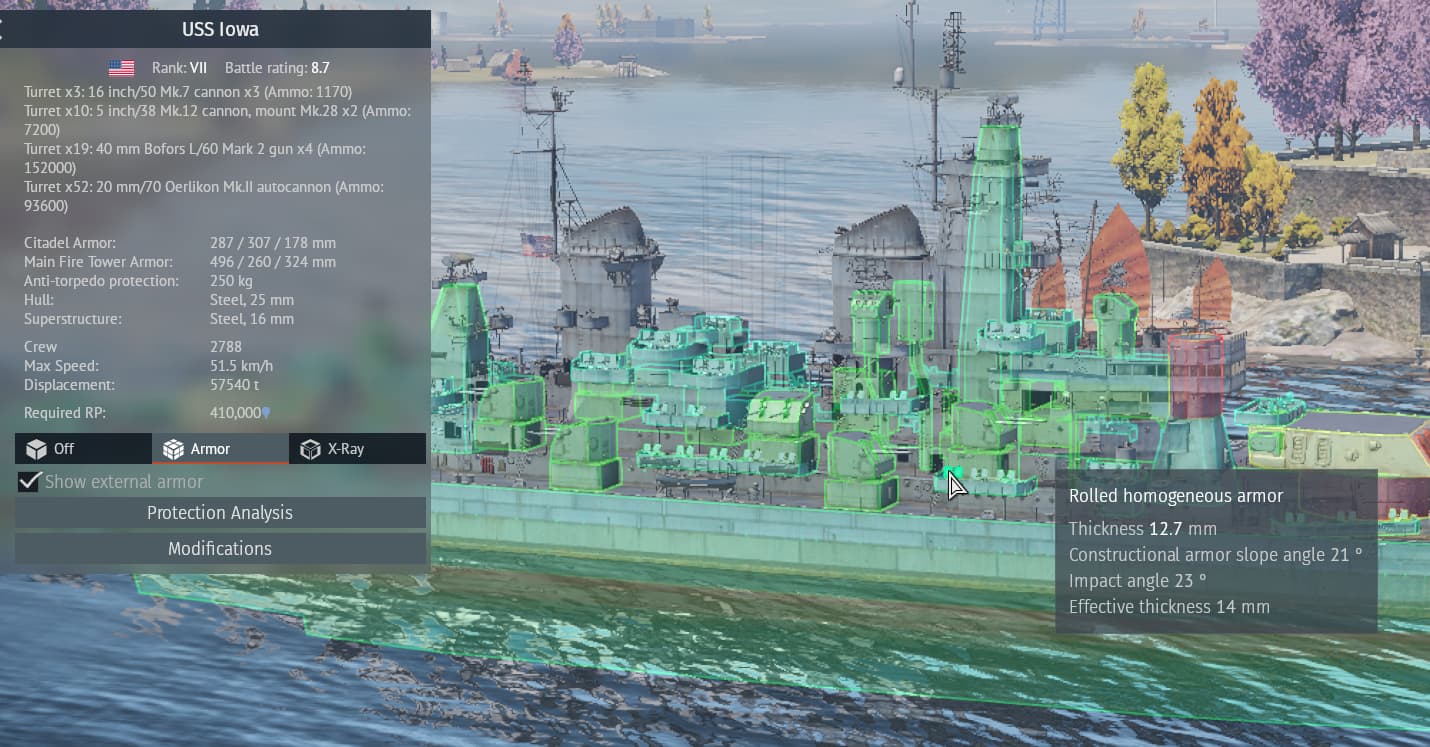Screen dimensions: 1430x747
Task: Toggle Show external armor checkbox
Action: click(30, 482)
